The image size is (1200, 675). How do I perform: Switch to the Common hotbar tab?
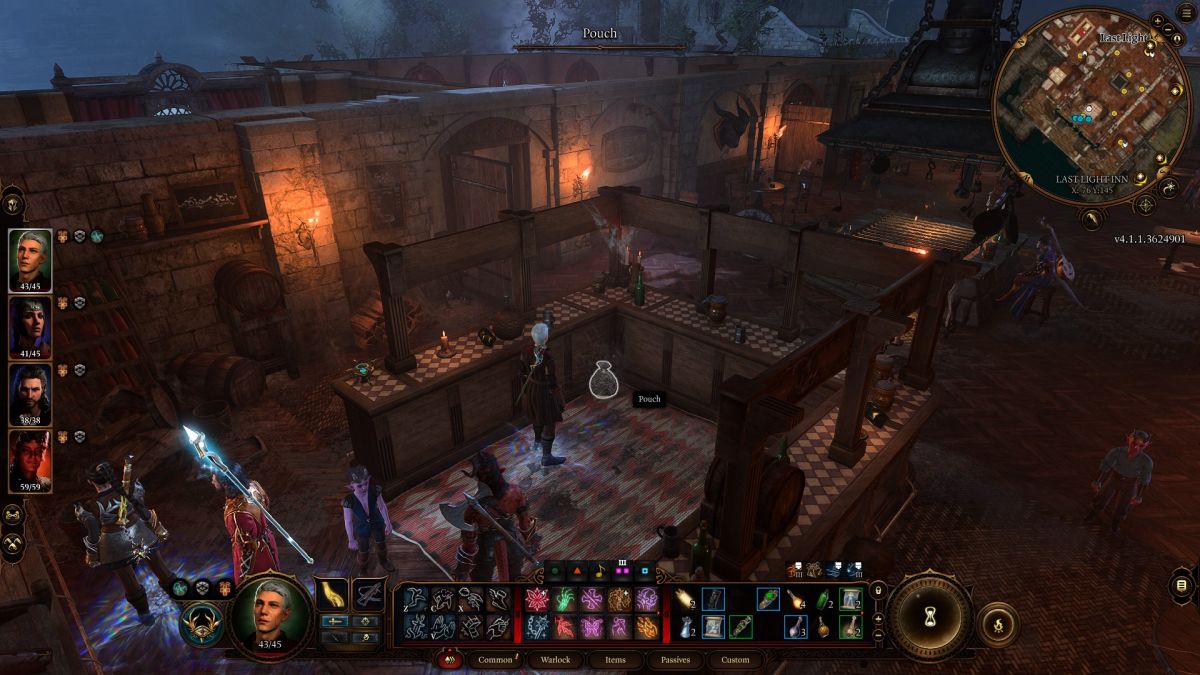tap(495, 660)
